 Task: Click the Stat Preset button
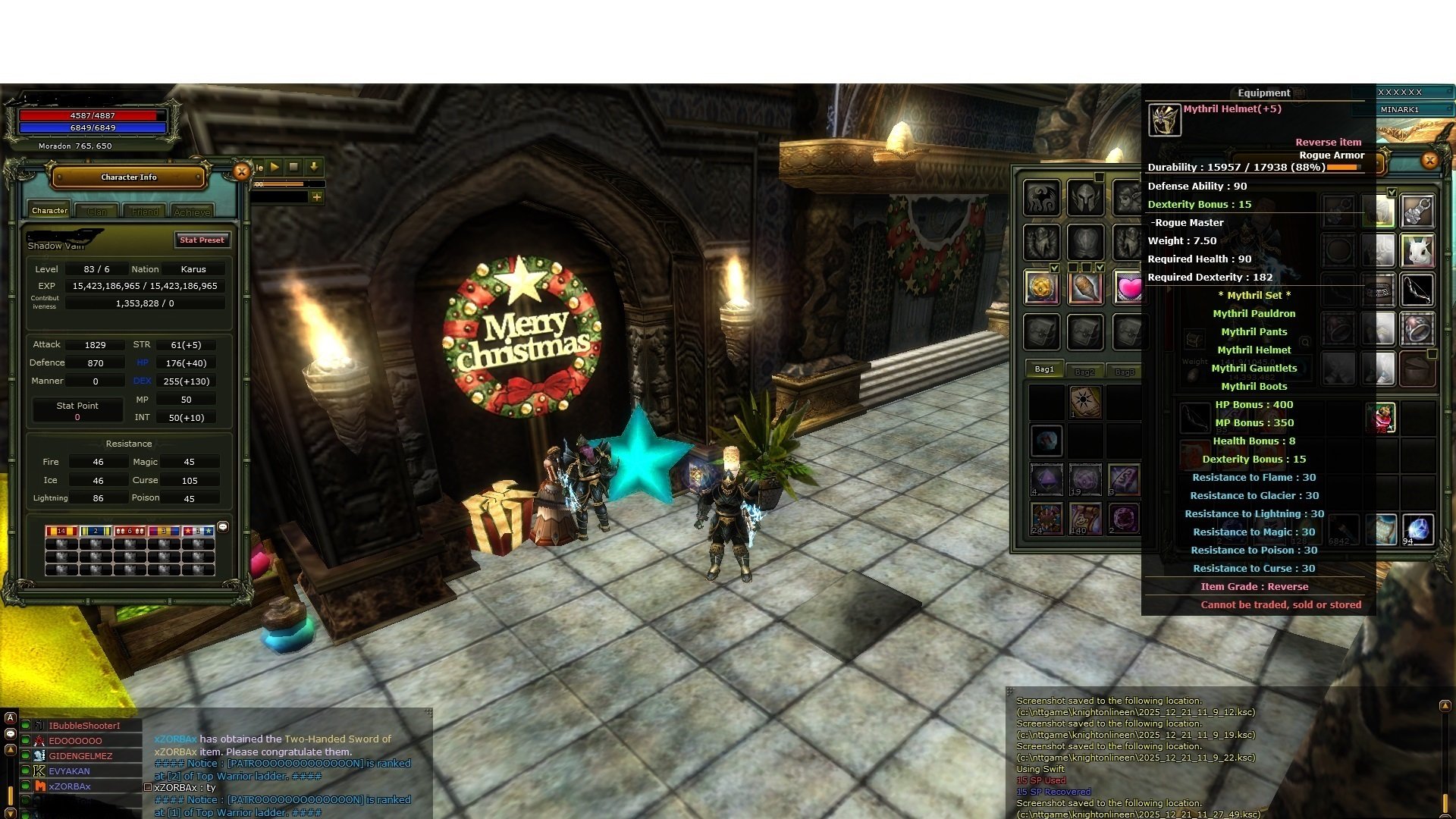tap(202, 240)
